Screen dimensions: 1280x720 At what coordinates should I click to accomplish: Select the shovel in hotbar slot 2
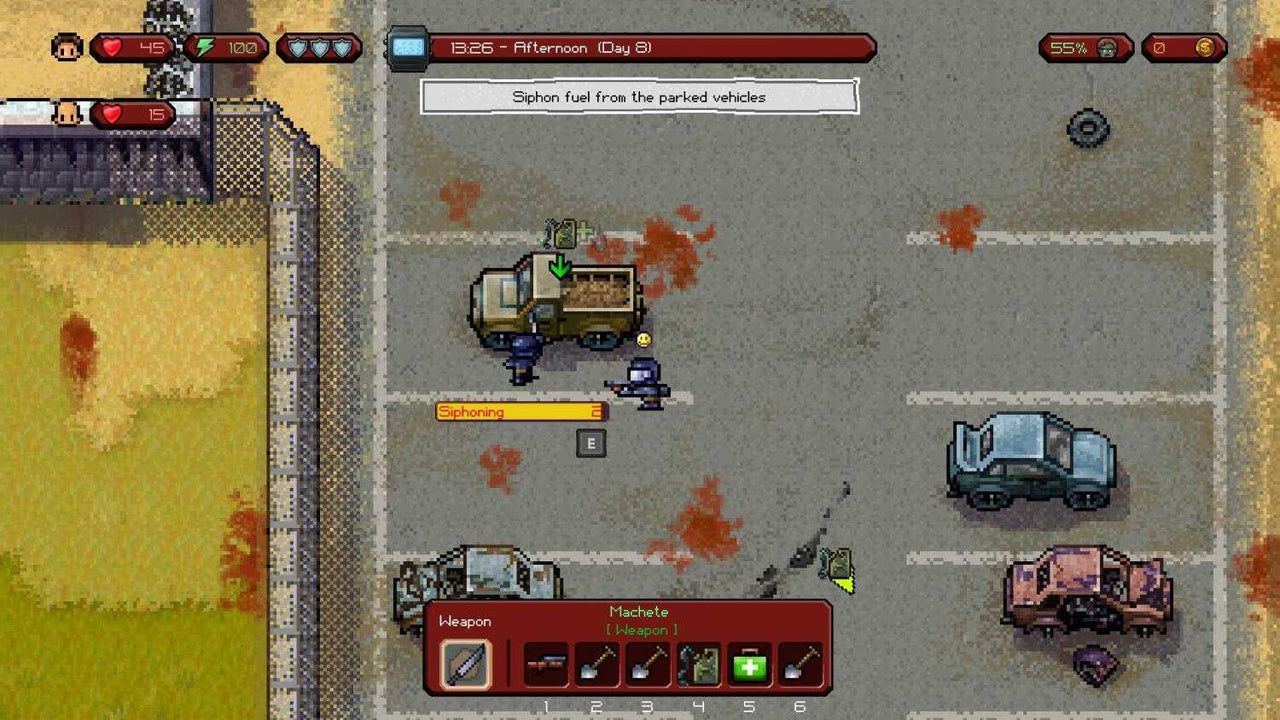pos(596,664)
